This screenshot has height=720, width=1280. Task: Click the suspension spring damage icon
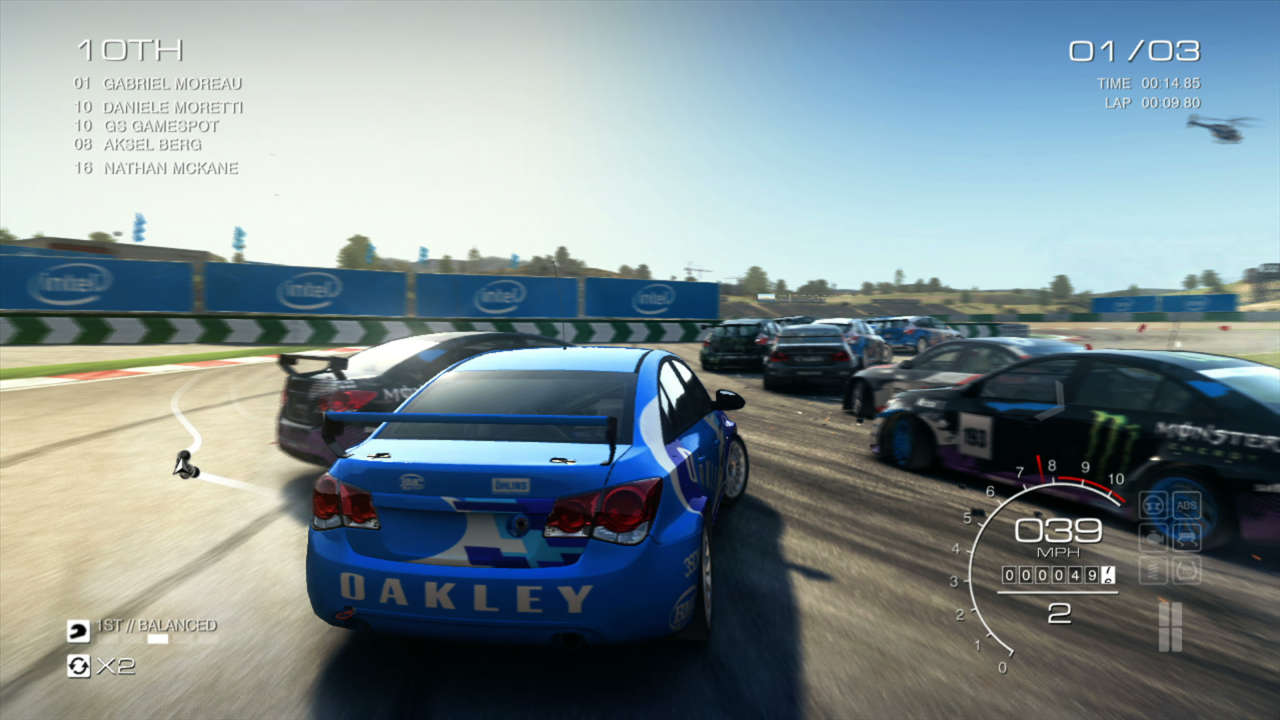coord(1153,570)
